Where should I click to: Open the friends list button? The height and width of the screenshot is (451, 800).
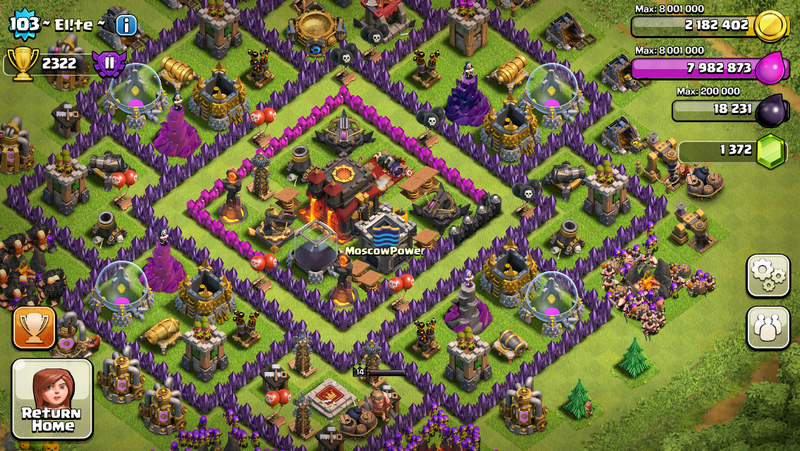(x=767, y=327)
